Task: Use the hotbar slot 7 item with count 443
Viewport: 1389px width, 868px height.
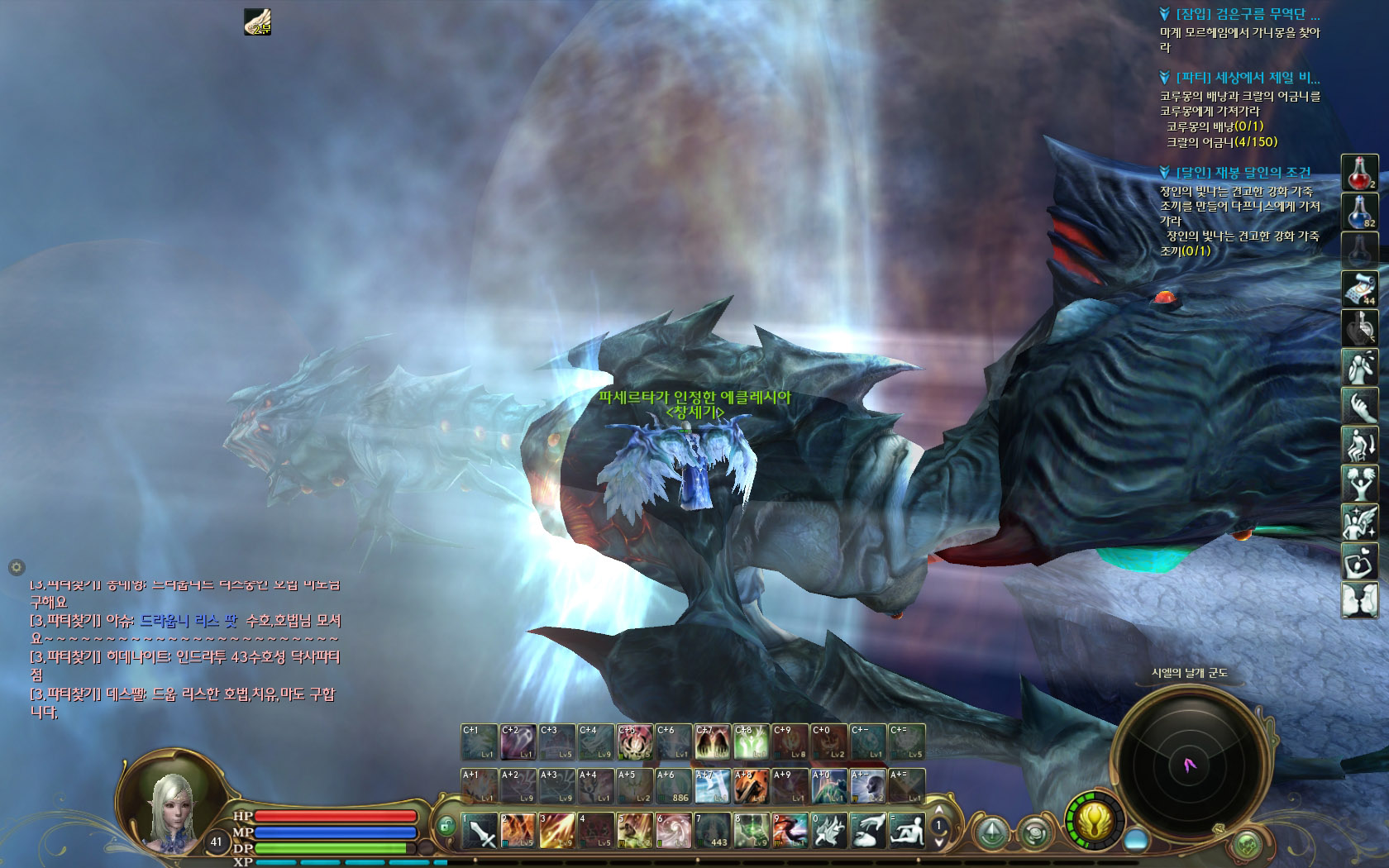Action: pyautogui.click(x=712, y=831)
